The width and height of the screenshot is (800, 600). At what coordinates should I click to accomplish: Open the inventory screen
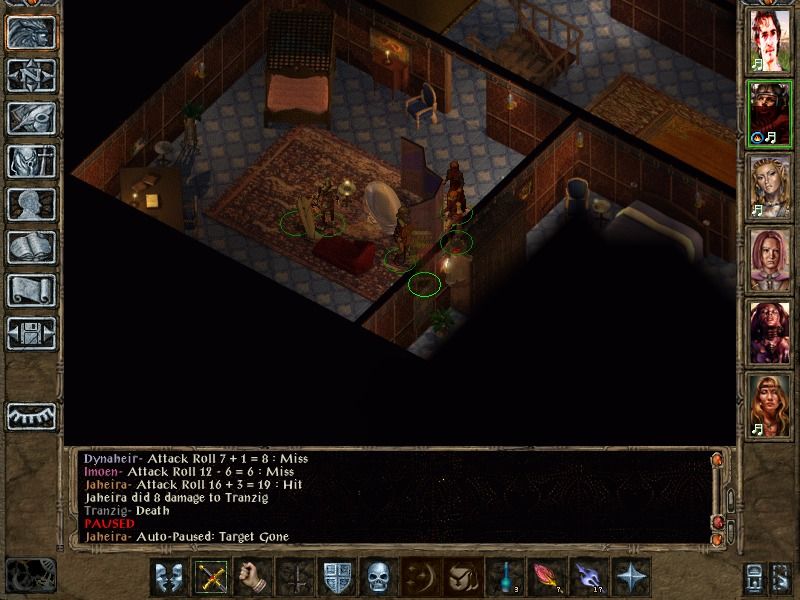[x=31, y=161]
